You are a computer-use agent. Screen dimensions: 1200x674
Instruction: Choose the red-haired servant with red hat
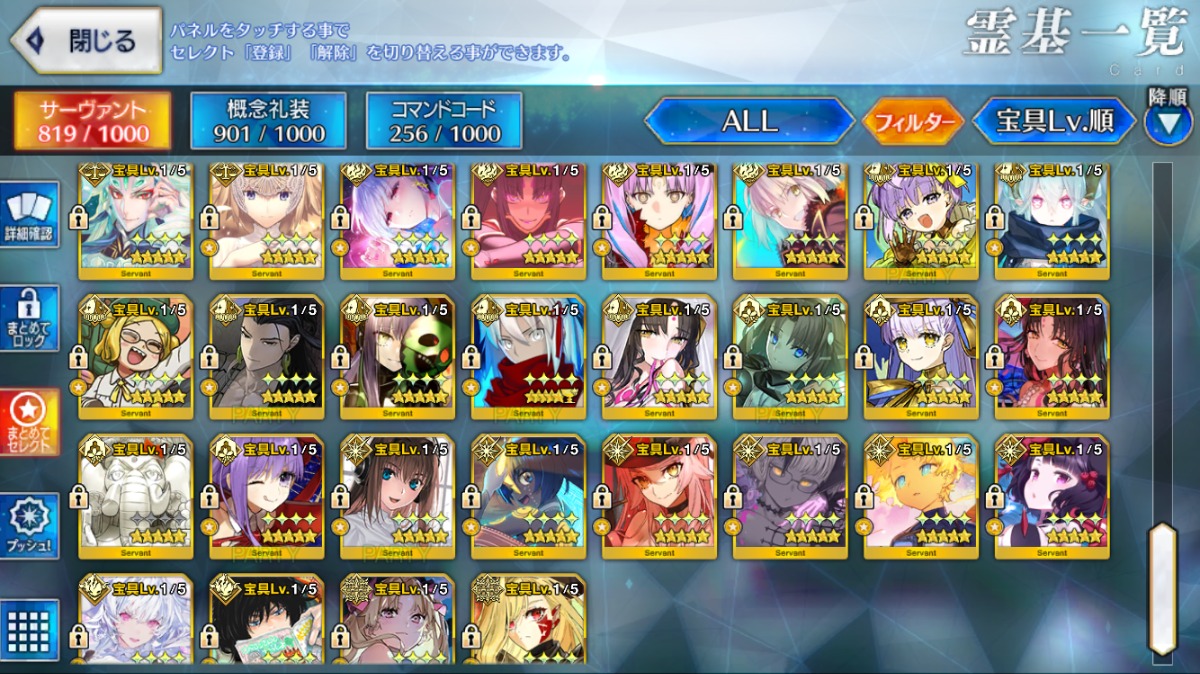click(659, 492)
